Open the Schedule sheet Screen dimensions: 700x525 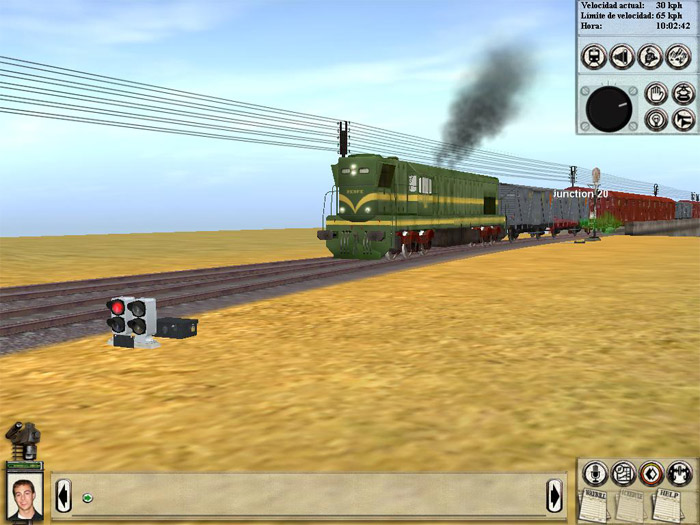(x=630, y=505)
